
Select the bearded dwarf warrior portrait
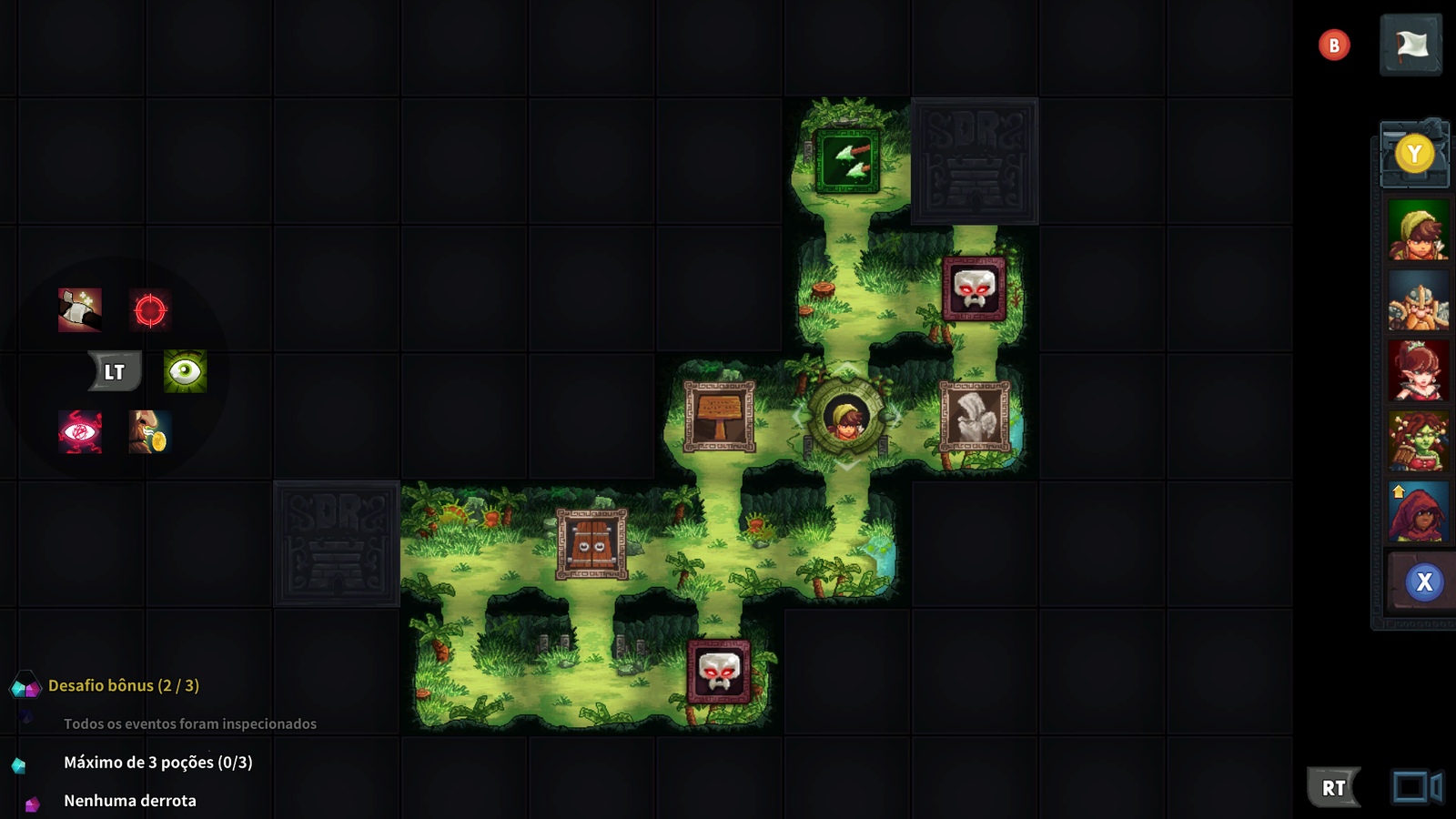[1418, 302]
